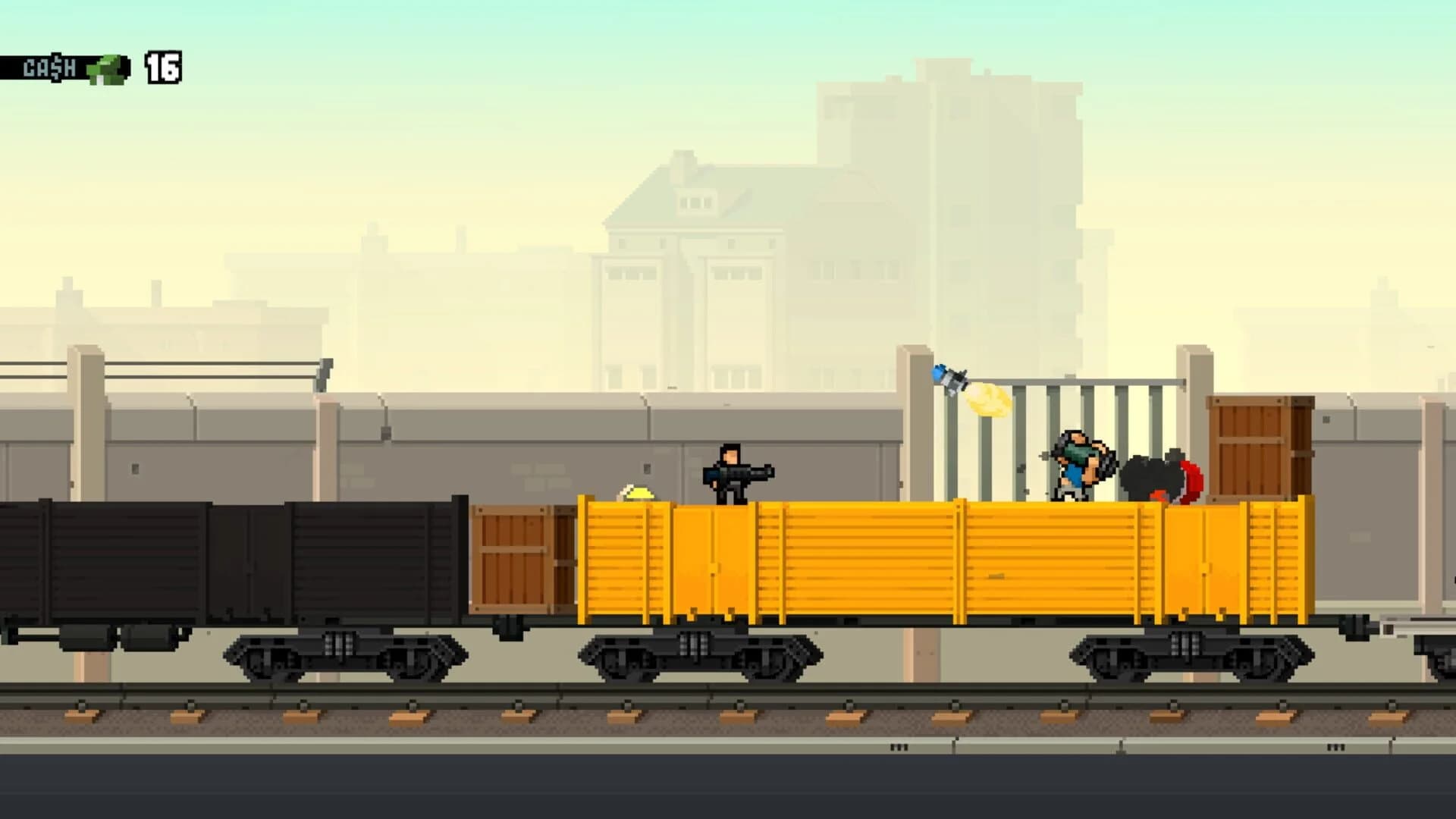Image resolution: width=1456 pixels, height=819 pixels.
Task: Select the hero firing the minigun
Action: click(x=732, y=474)
